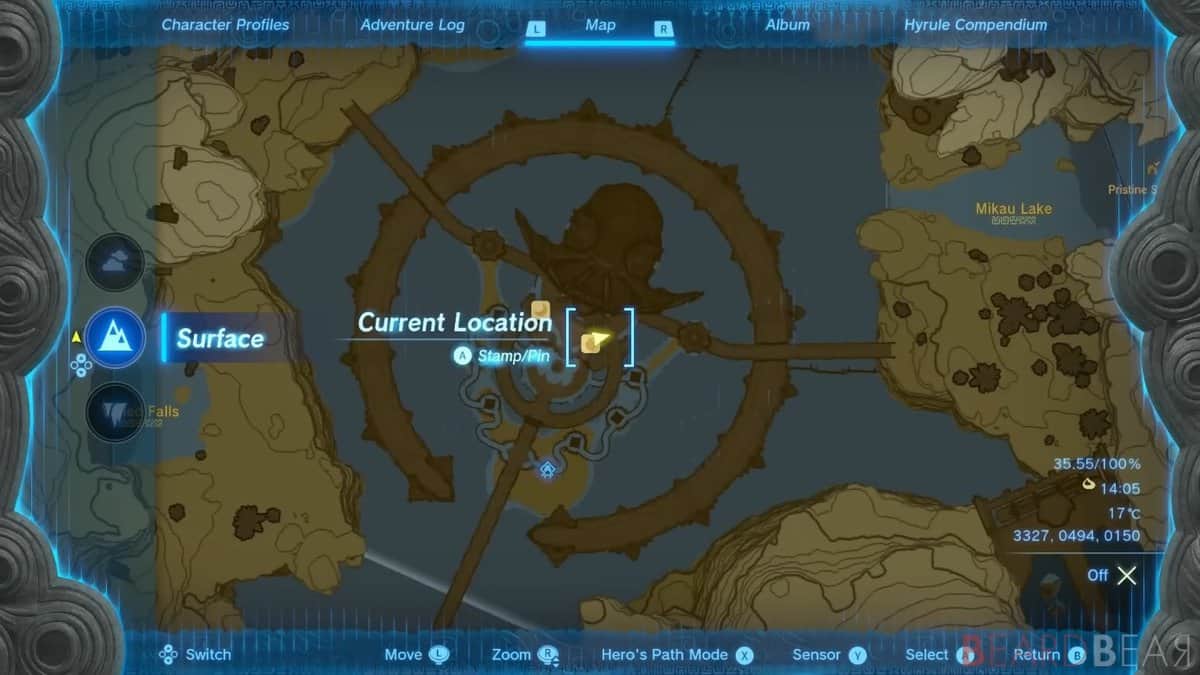Image resolution: width=1200 pixels, height=675 pixels.
Task: Switch to the Adventure Log tab
Action: tap(412, 25)
